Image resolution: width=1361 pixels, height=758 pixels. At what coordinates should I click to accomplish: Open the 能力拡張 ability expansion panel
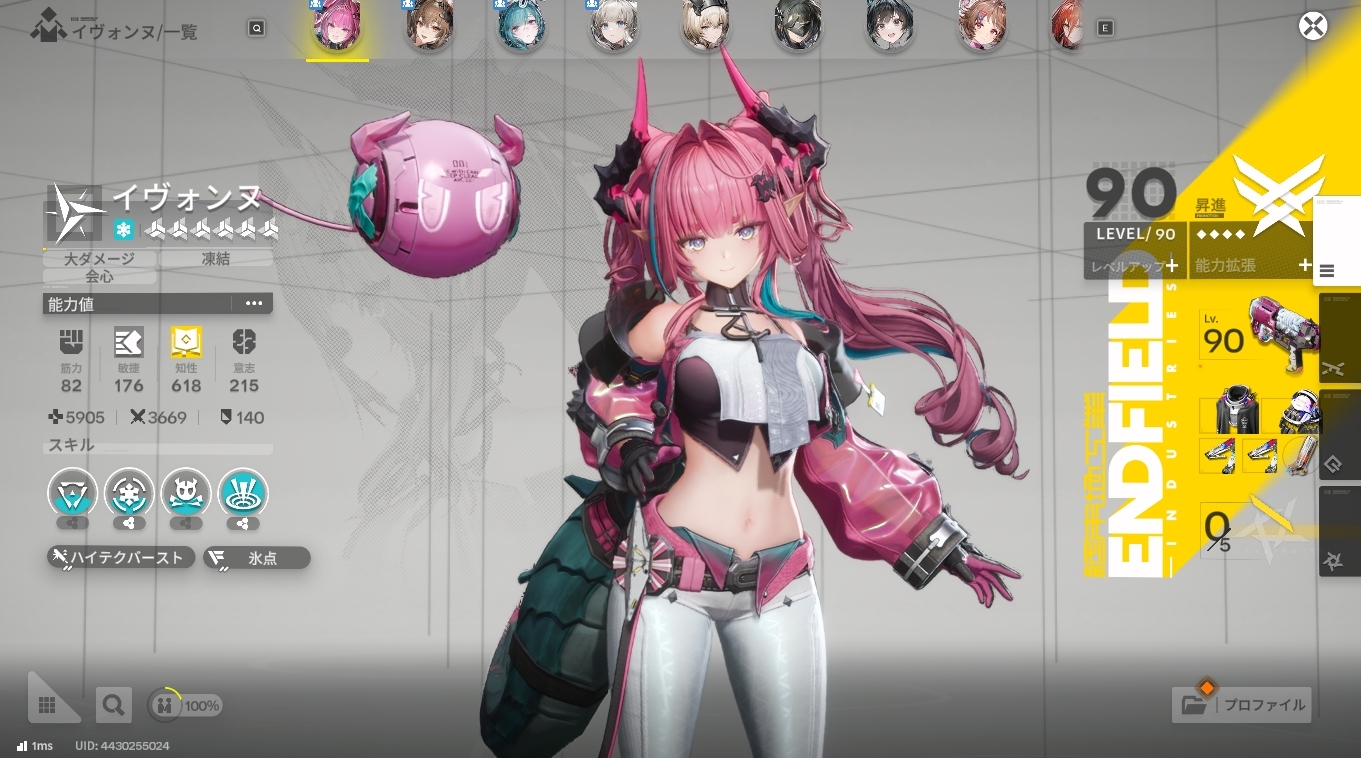[x=1251, y=266]
